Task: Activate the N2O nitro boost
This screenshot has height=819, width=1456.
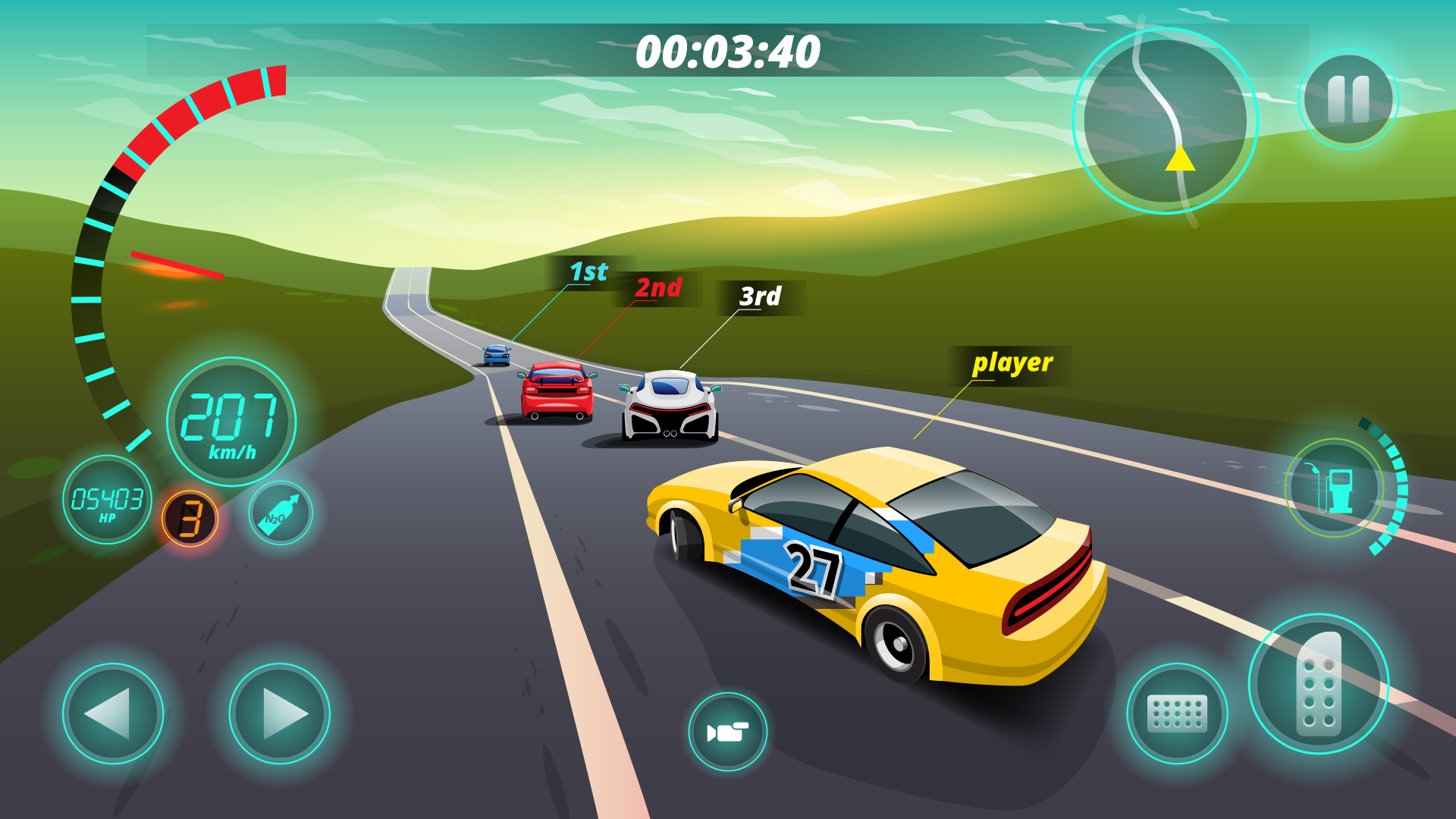Action: 281,513
